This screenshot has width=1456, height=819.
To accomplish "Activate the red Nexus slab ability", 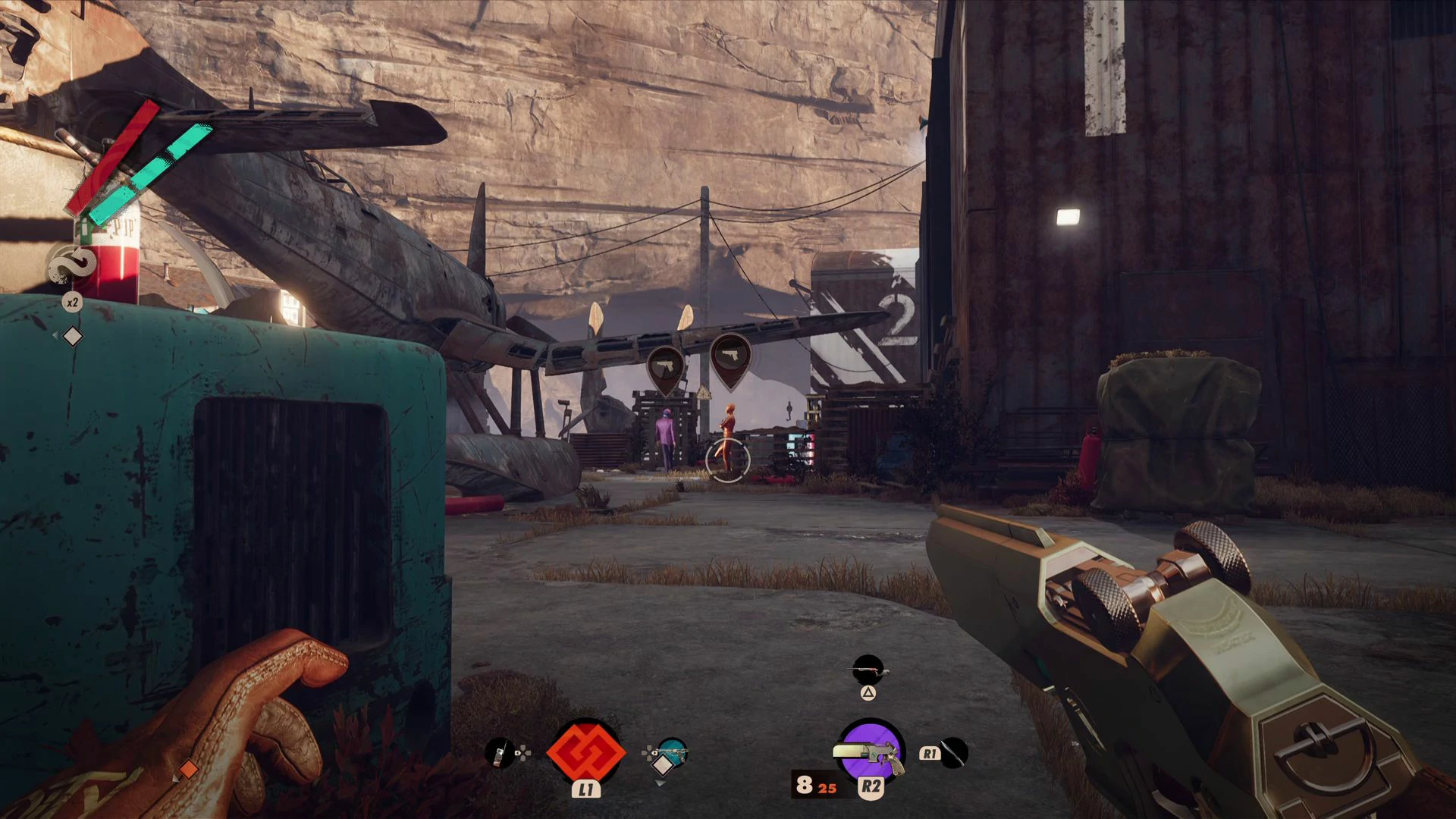I will pyautogui.click(x=585, y=752).
